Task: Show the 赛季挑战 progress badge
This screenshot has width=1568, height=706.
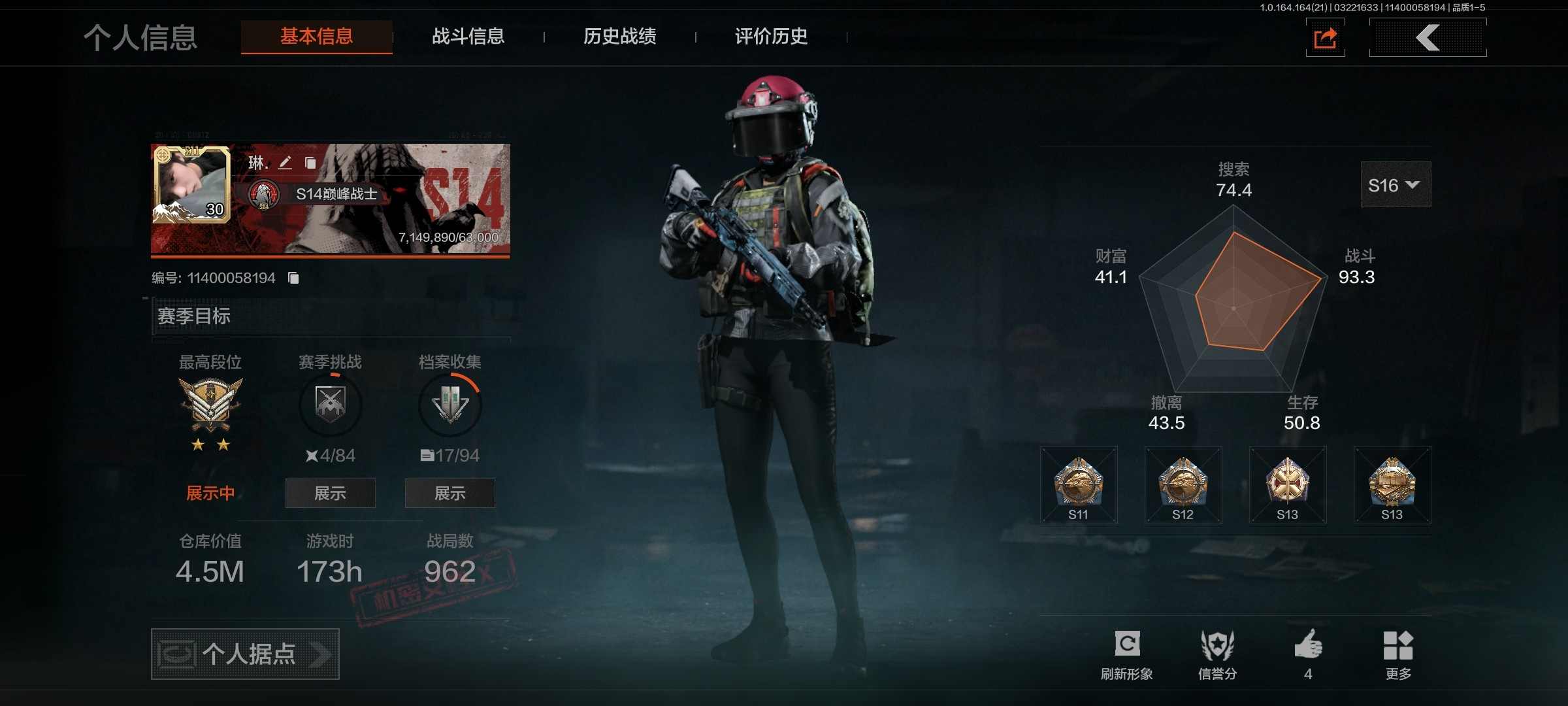Action: point(330,494)
